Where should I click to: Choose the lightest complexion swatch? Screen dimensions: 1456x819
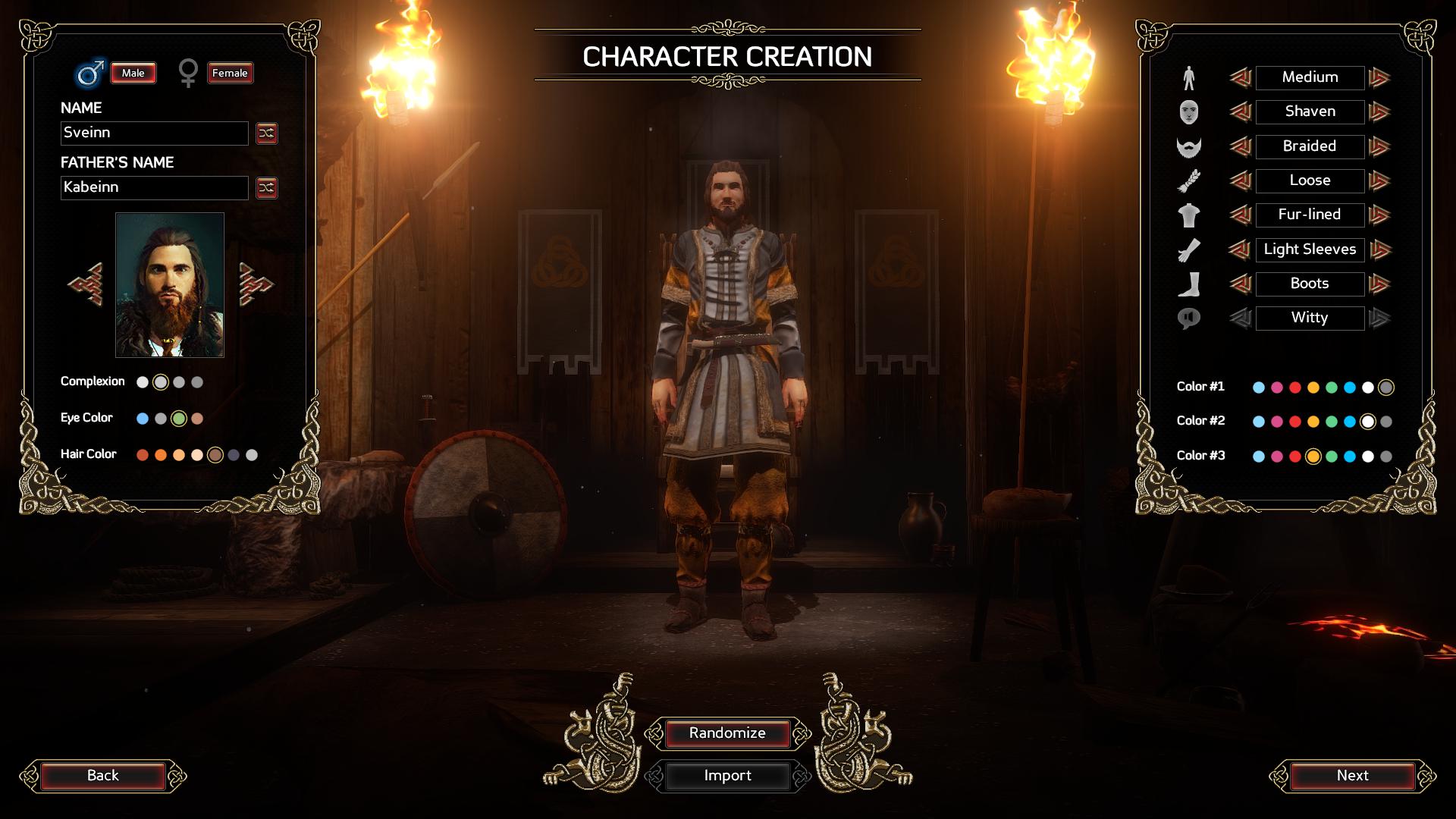[141, 382]
